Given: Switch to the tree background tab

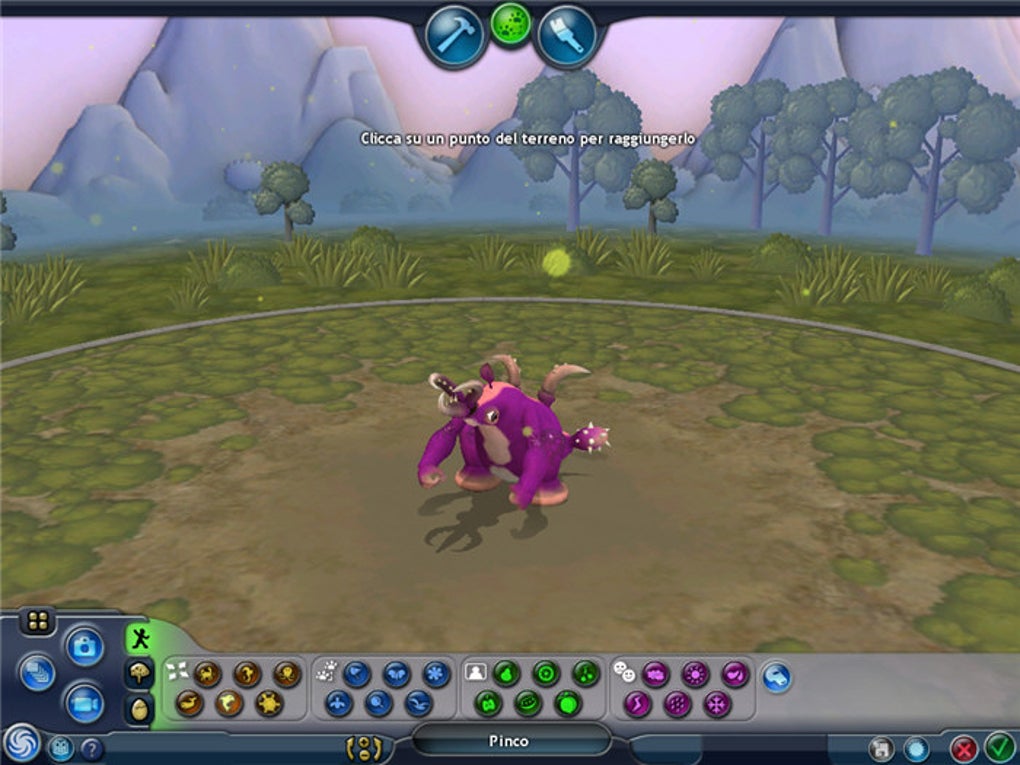Looking at the screenshot, I should pos(139,674).
